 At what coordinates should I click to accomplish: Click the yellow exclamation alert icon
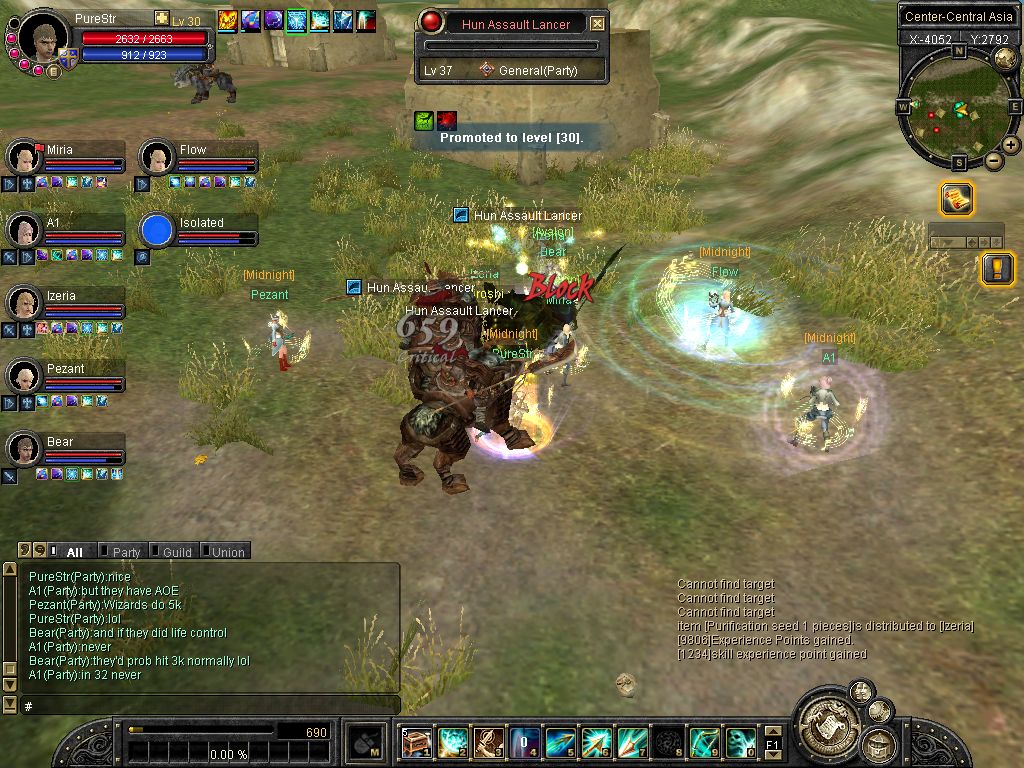(997, 268)
